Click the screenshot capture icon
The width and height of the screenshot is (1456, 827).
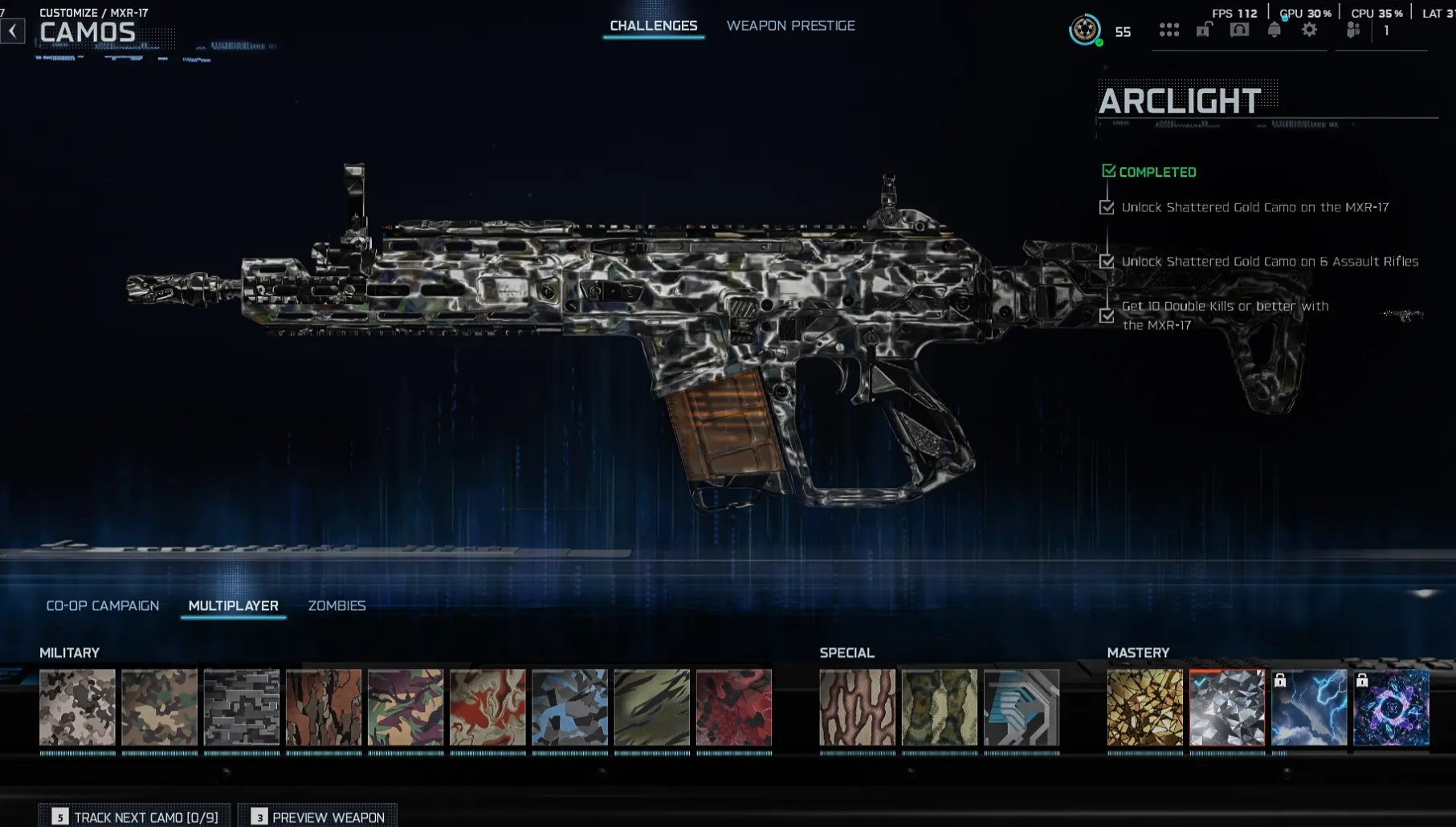pyautogui.click(x=1239, y=29)
